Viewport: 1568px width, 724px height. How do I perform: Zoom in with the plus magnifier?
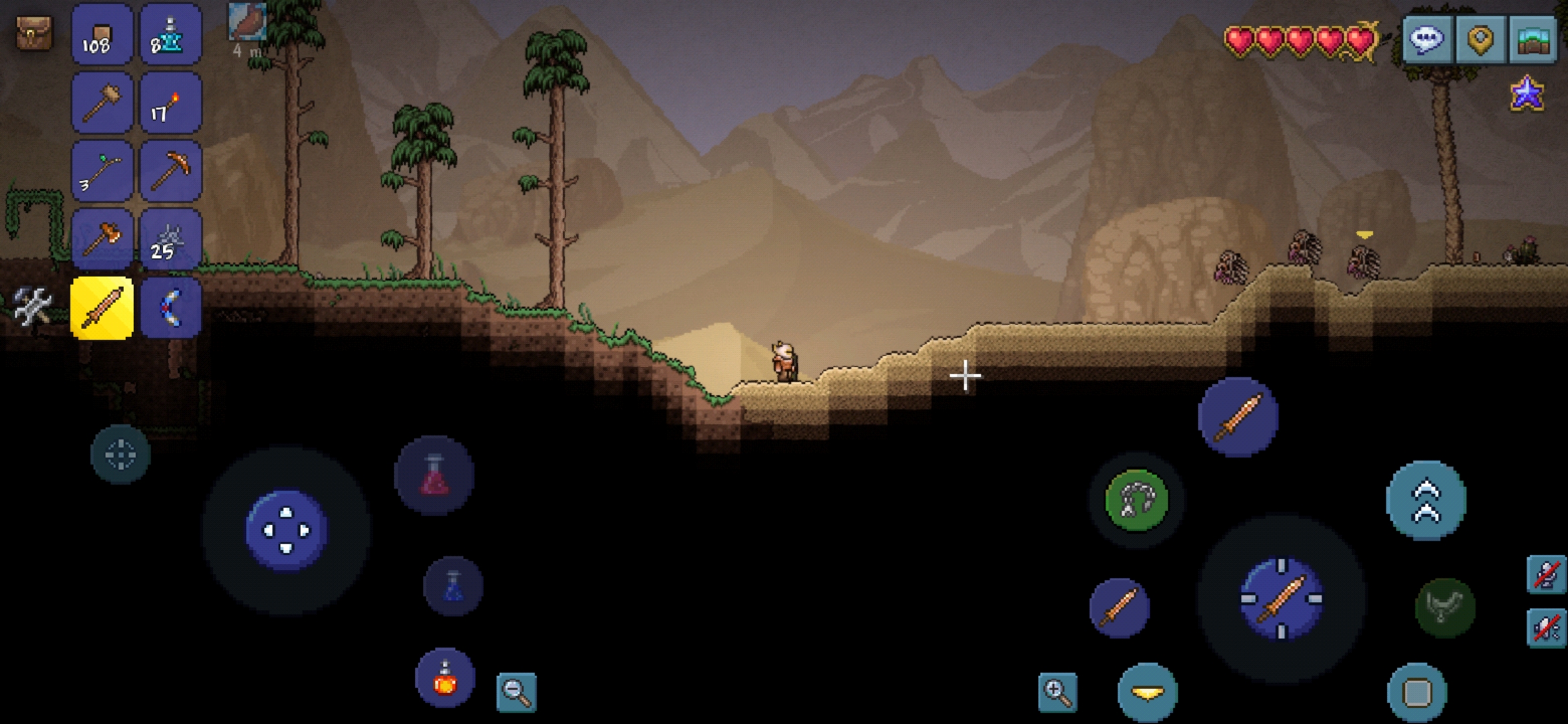1057,692
